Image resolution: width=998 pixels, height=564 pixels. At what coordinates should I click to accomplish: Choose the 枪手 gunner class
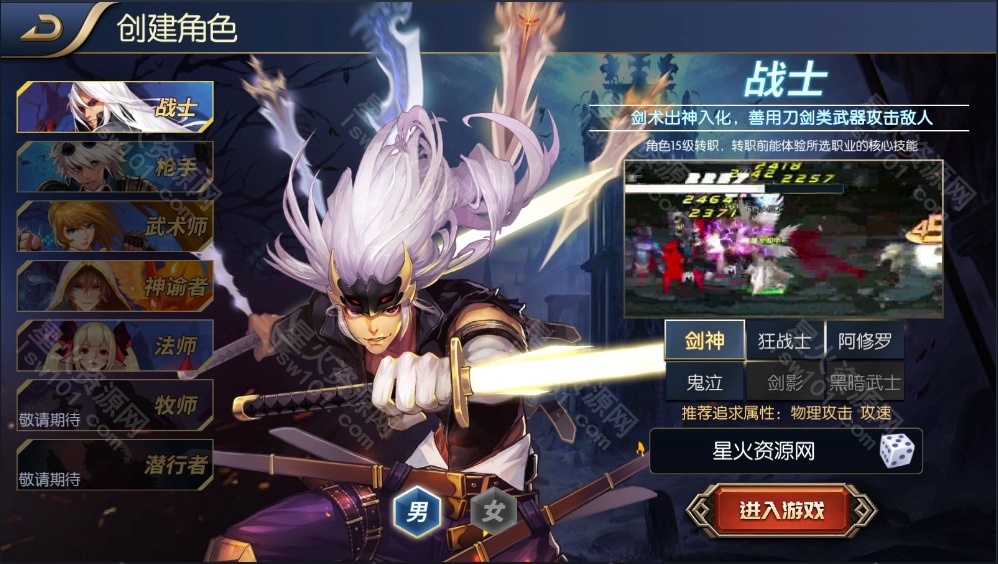tap(115, 166)
